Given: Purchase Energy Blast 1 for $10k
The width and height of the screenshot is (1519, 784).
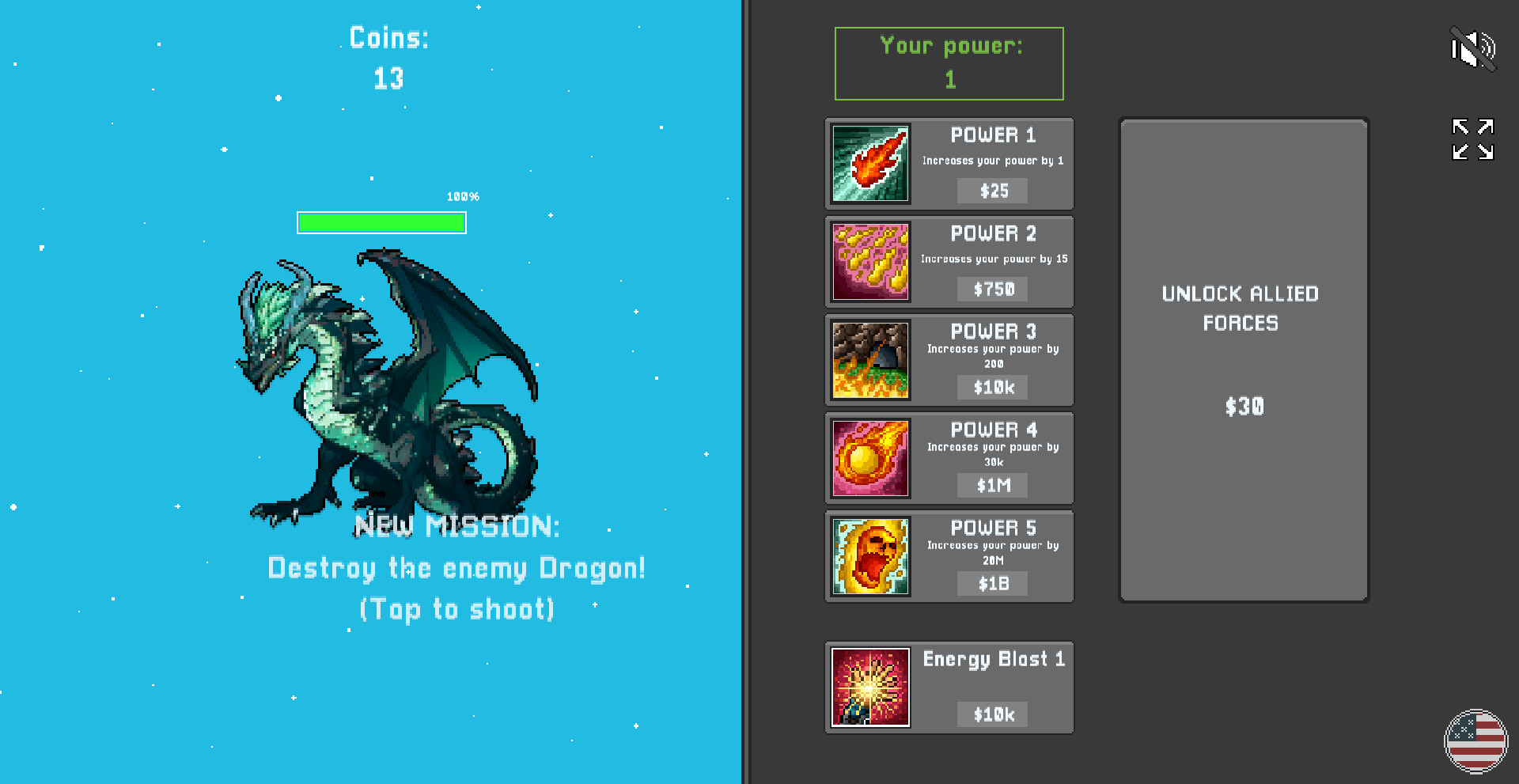Looking at the screenshot, I should coord(992,714).
